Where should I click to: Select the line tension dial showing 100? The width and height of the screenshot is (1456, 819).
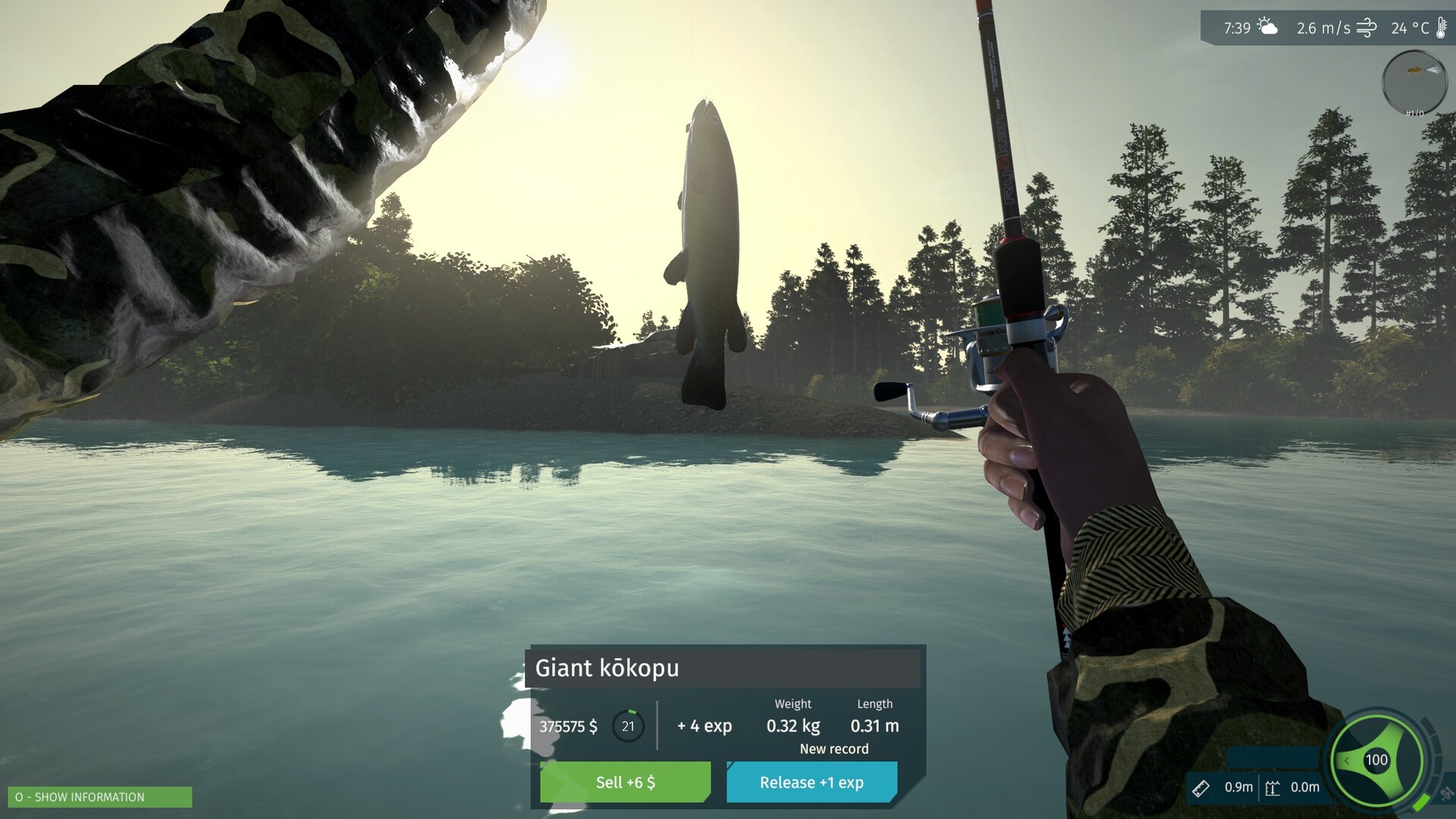1377,759
